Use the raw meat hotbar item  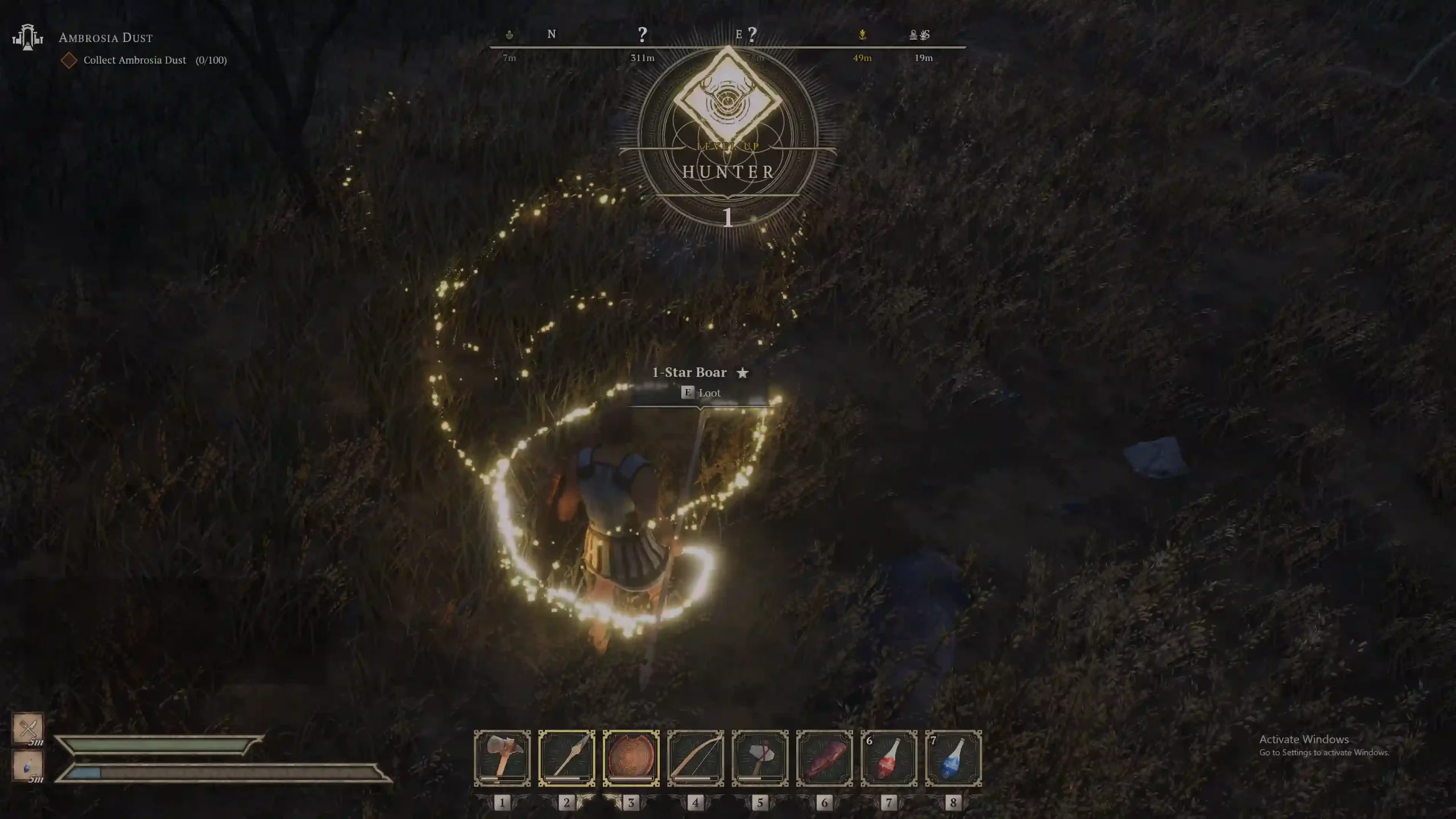pos(824,758)
